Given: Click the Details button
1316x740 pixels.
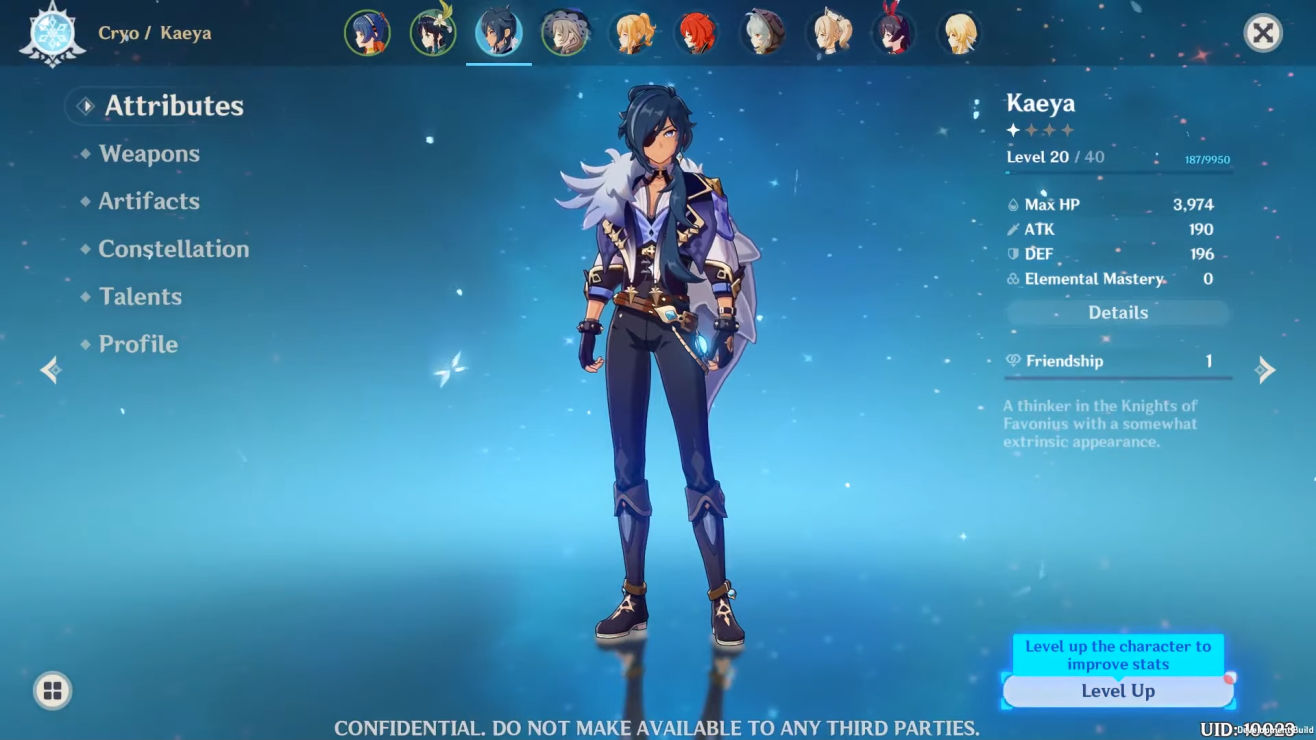Looking at the screenshot, I should point(1117,312).
